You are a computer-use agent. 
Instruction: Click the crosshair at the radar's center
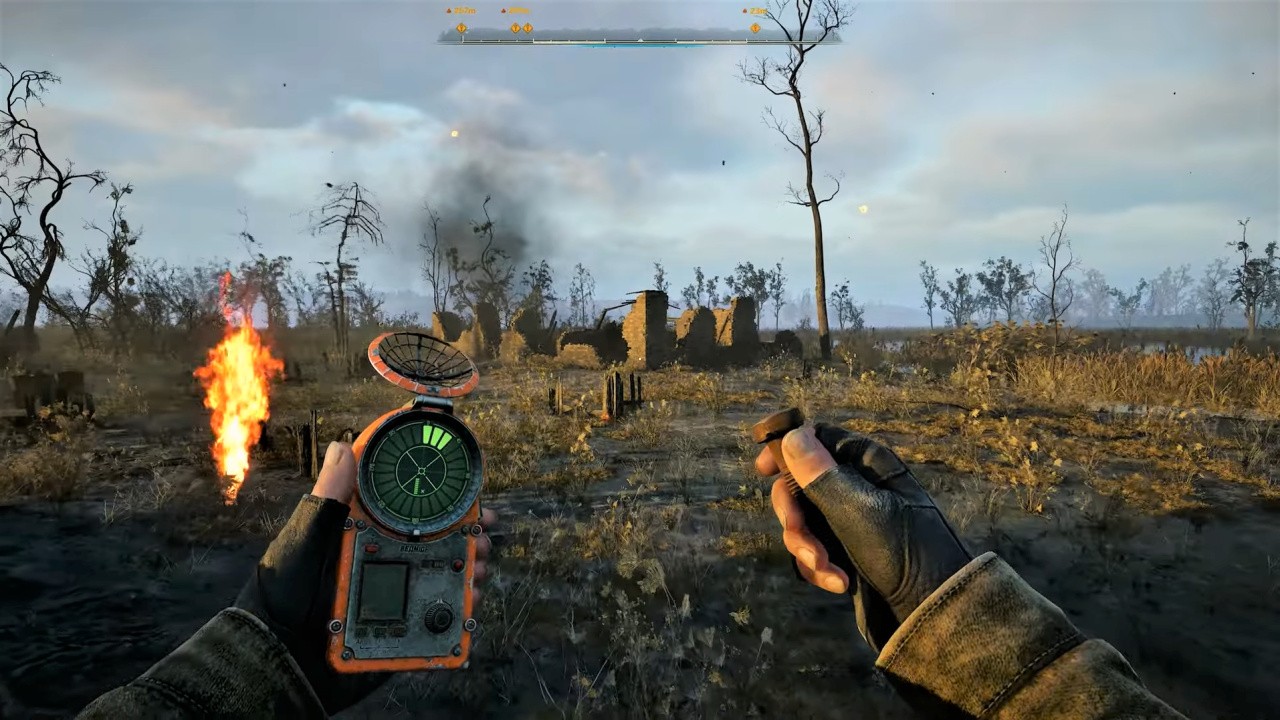tap(420, 472)
